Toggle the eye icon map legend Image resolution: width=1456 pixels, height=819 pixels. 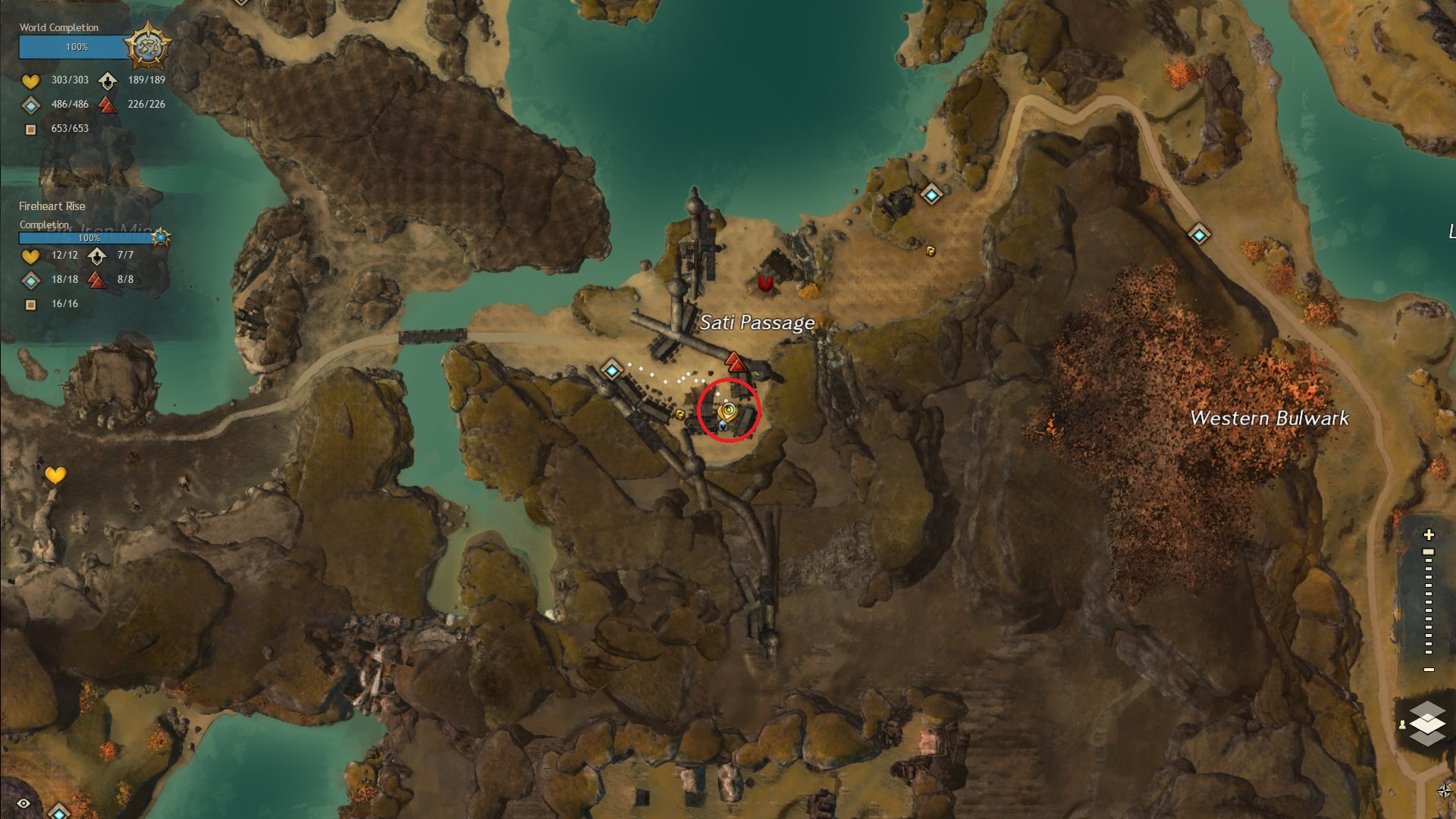pos(24,803)
